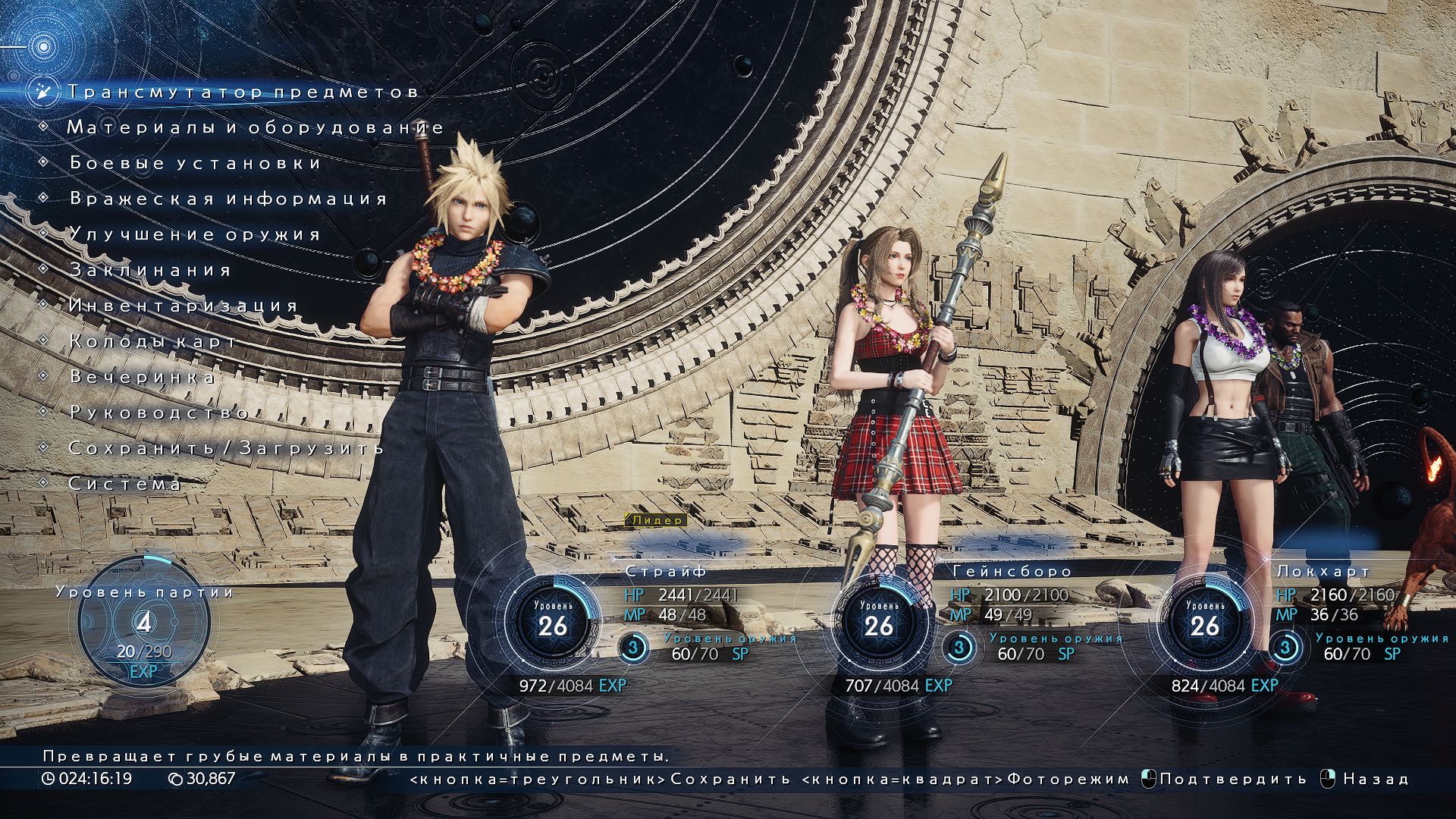1456x819 pixels.
Task: Select Страйф's level 26 character panel
Action: [553, 624]
